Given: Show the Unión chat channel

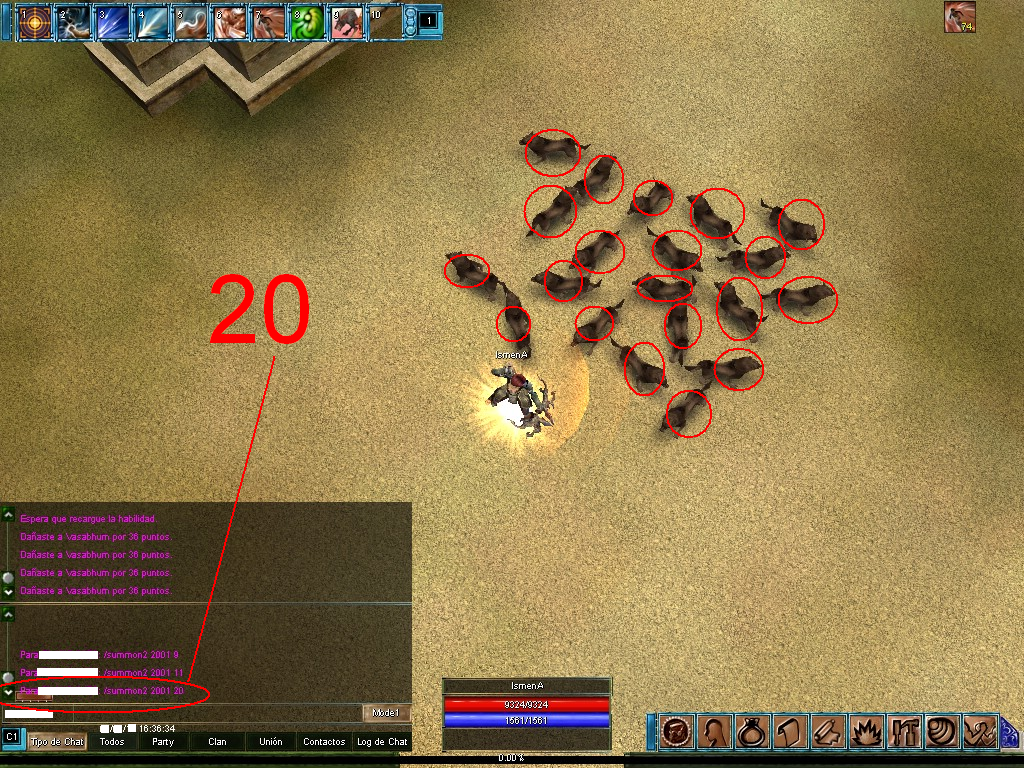Looking at the screenshot, I should tap(270, 742).
